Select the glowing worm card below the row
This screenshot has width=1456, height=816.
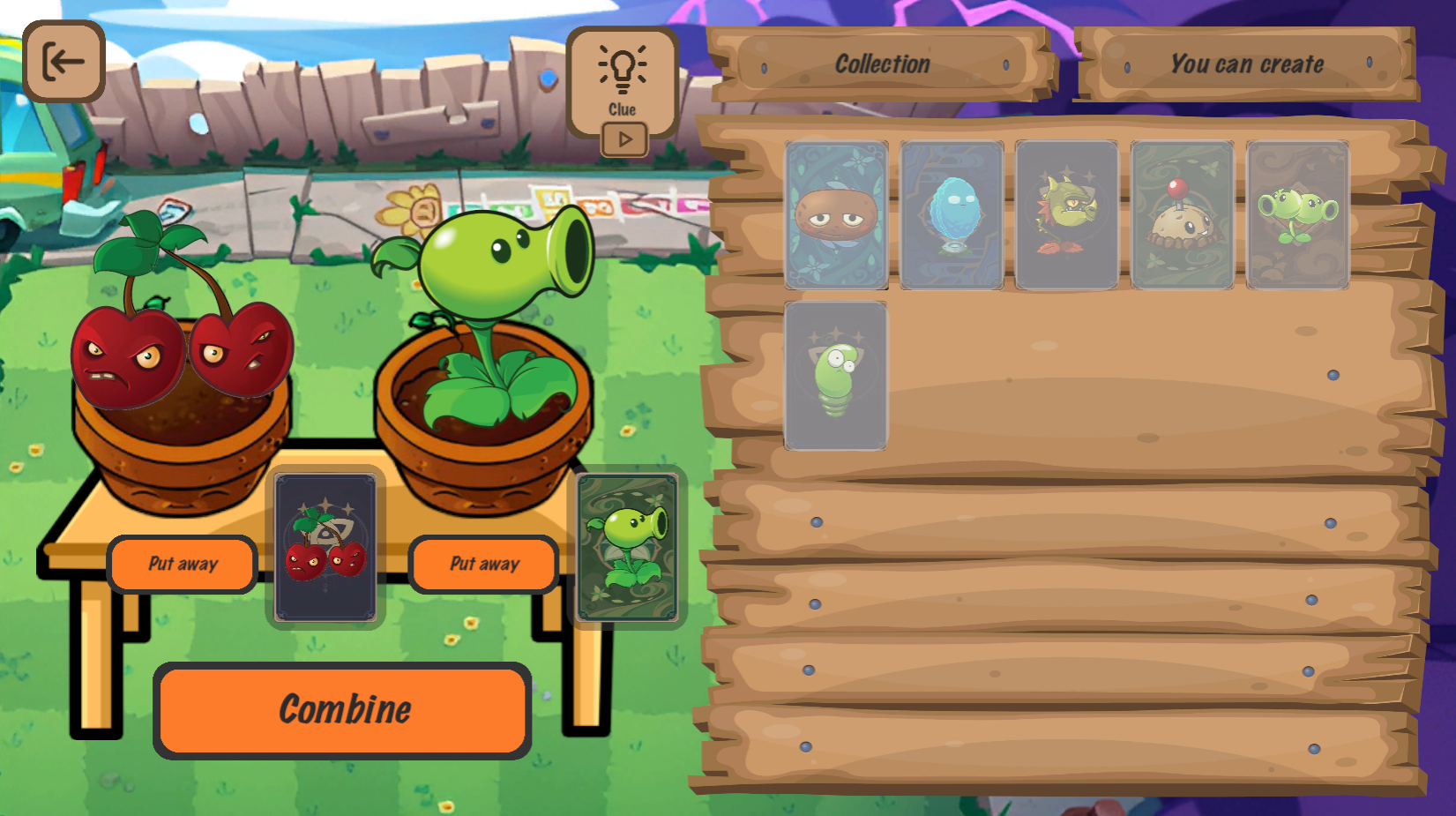[834, 375]
